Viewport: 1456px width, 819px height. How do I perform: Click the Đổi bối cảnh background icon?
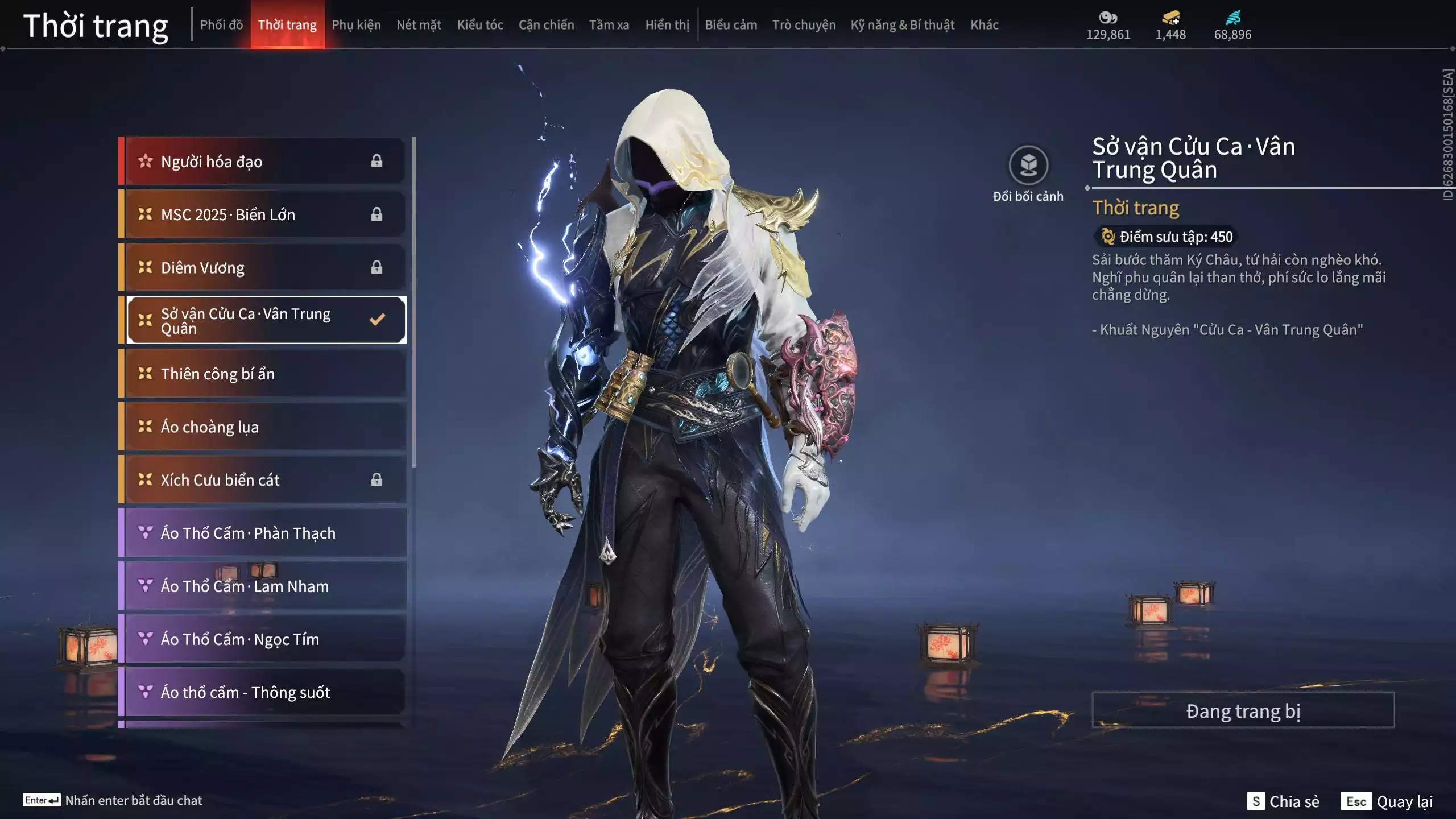[x=1028, y=166]
